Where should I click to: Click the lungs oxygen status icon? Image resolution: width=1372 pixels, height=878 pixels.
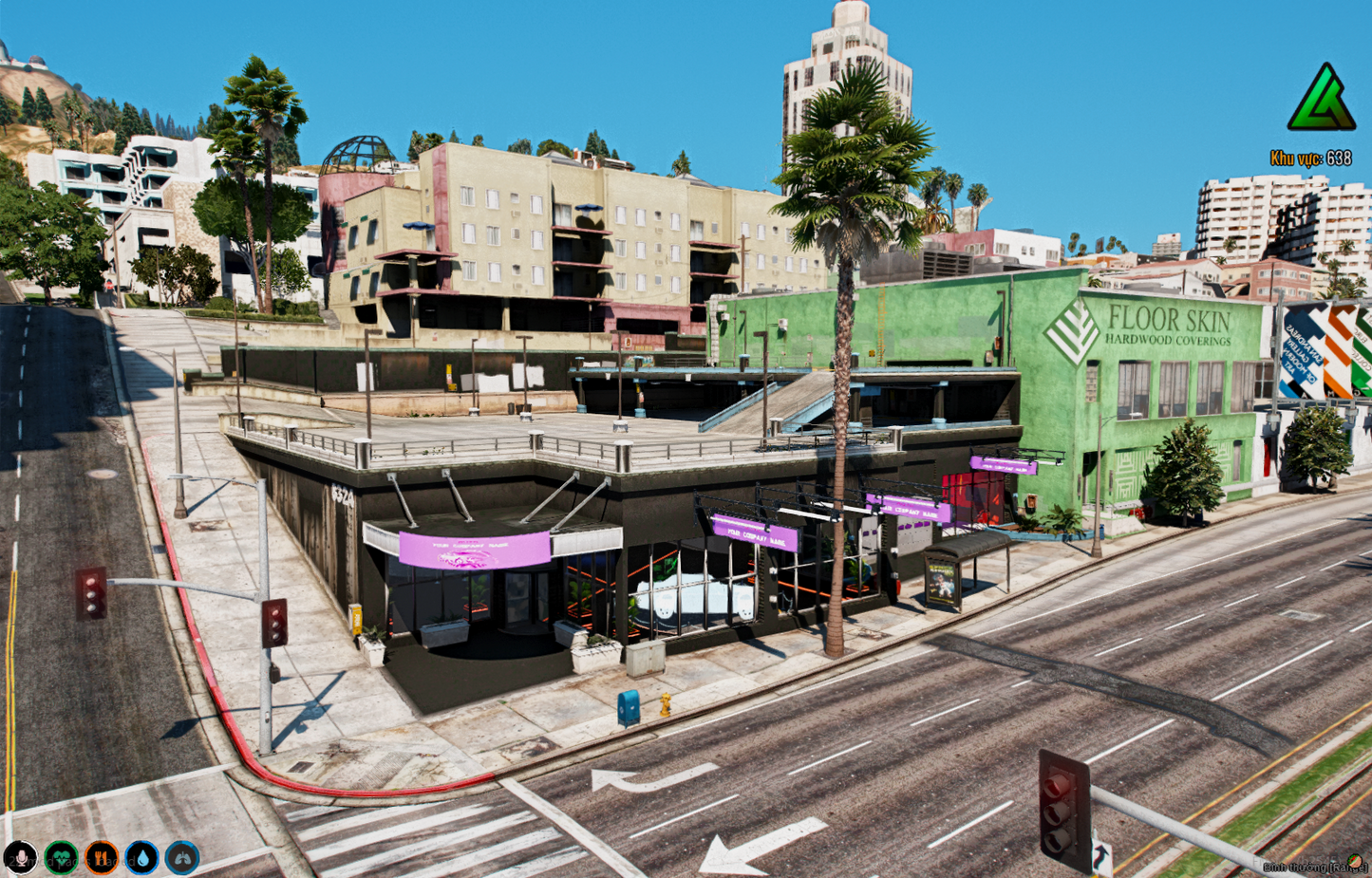pyautogui.click(x=182, y=858)
